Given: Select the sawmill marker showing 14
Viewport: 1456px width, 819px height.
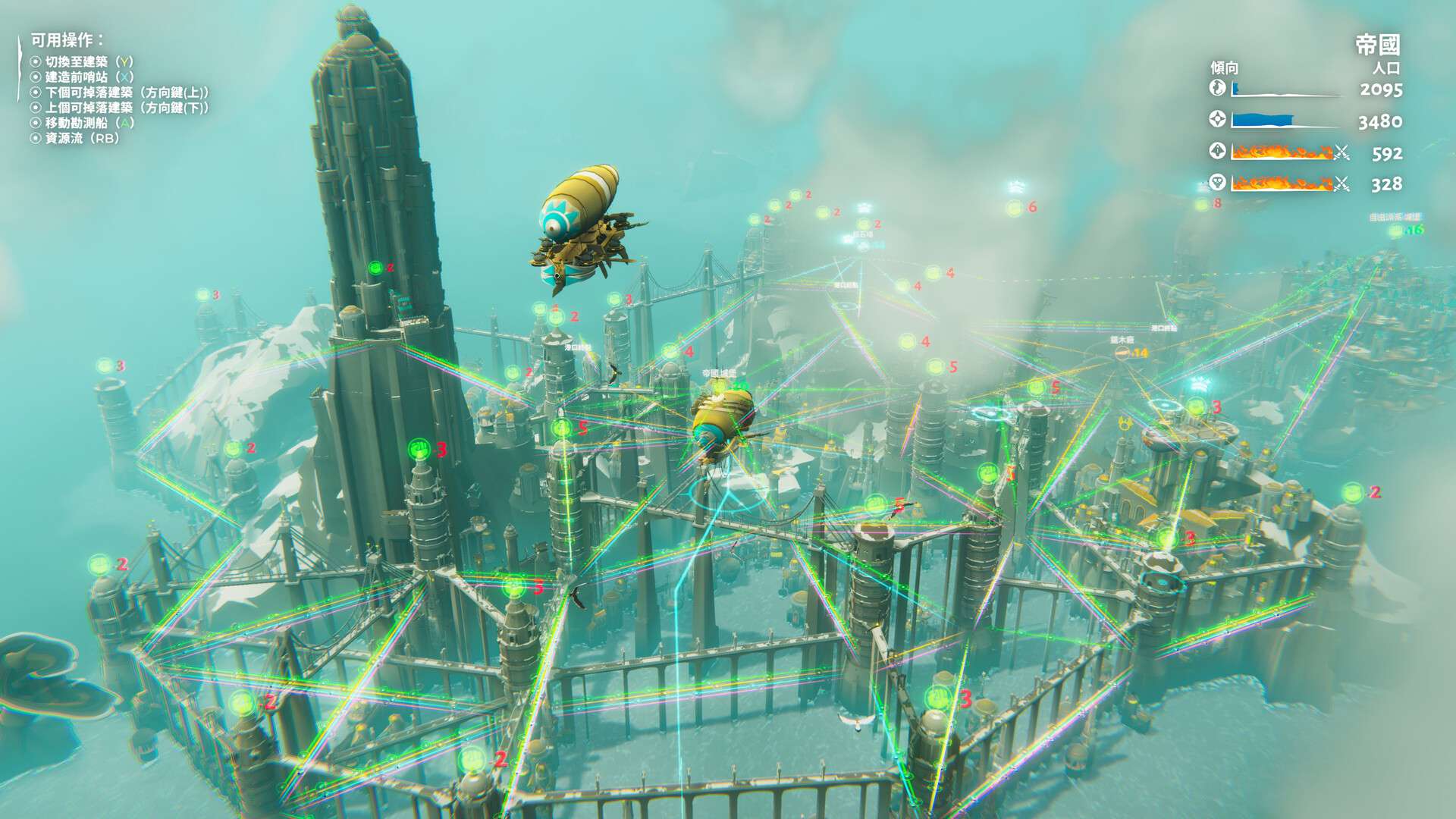Looking at the screenshot, I should tap(1122, 353).
